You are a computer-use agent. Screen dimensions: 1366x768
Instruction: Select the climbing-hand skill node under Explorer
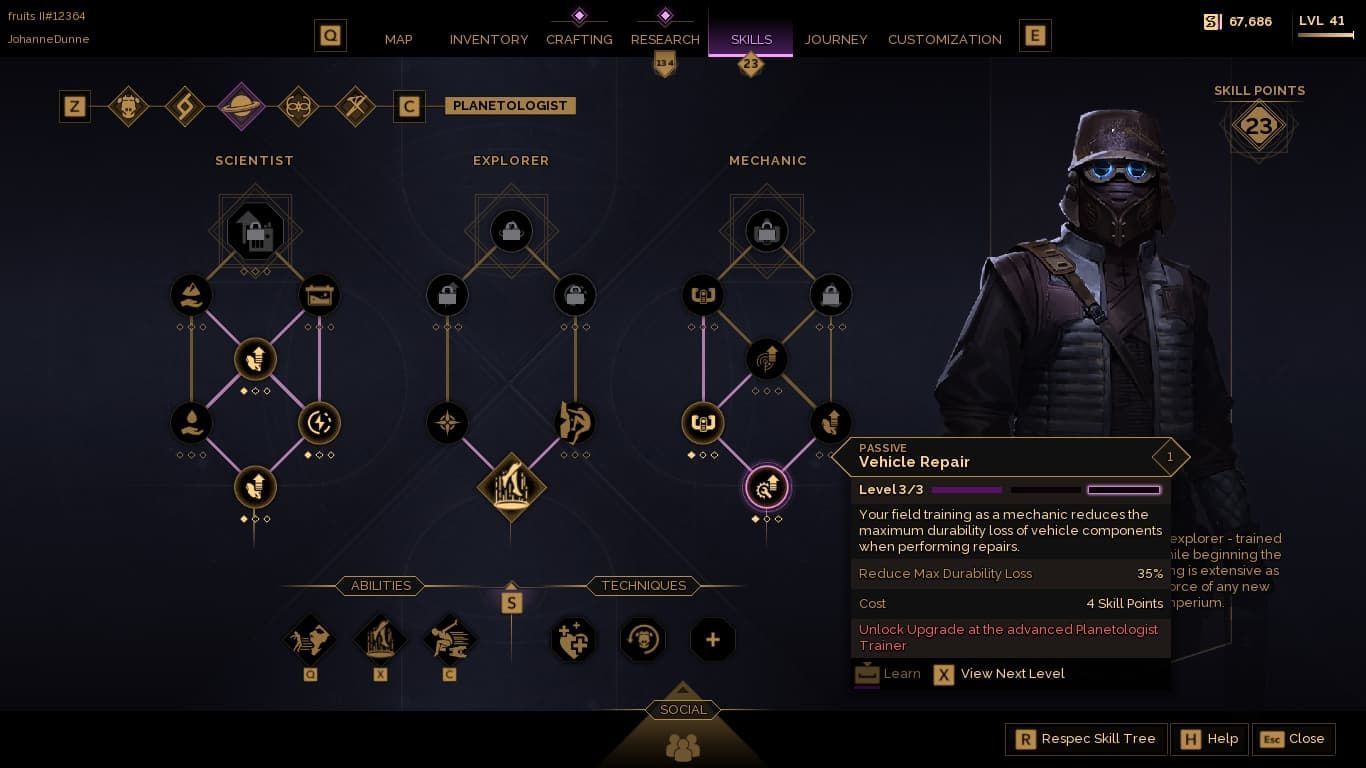575,422
